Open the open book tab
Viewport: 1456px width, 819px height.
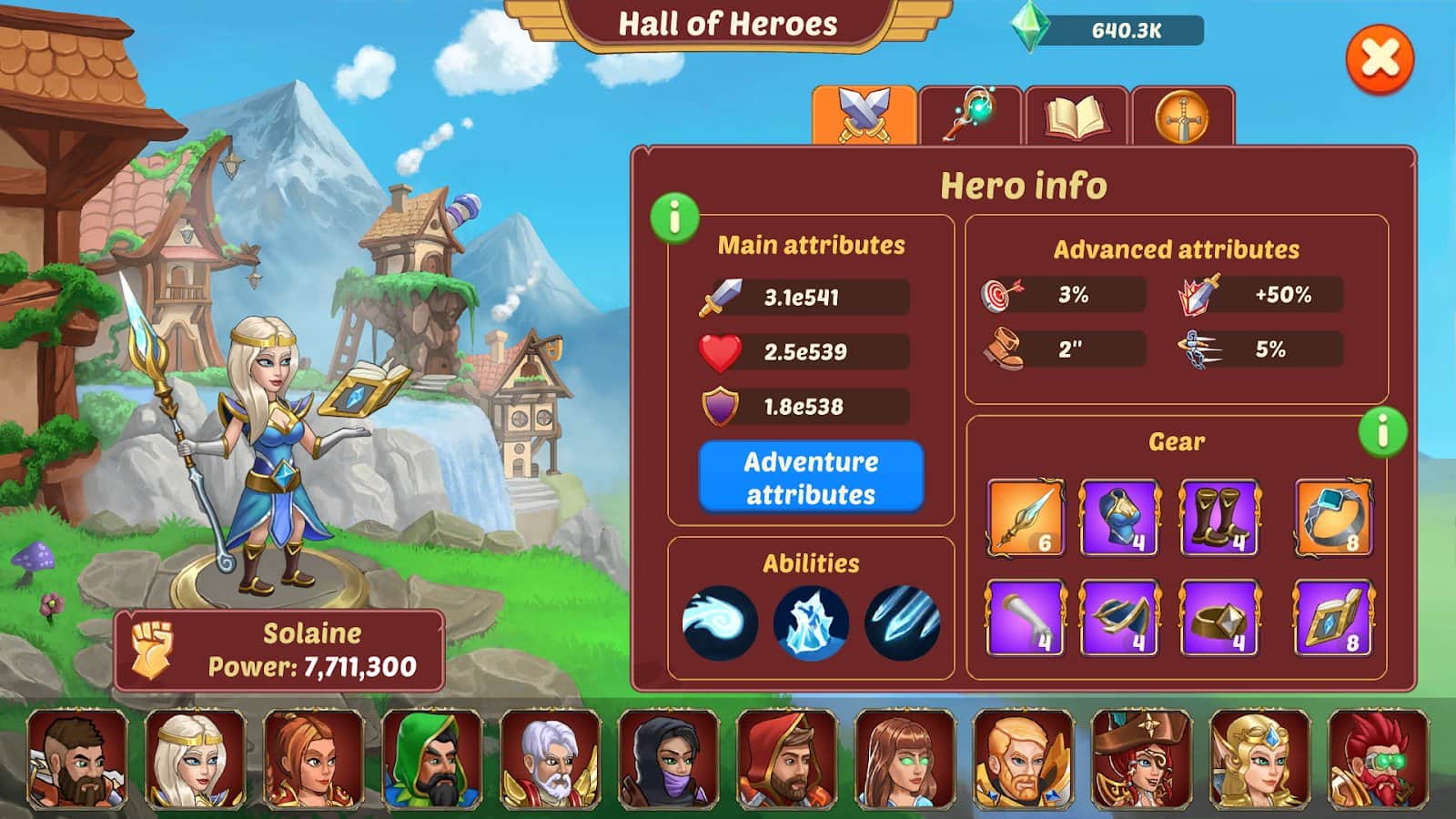click(1077, 116)
